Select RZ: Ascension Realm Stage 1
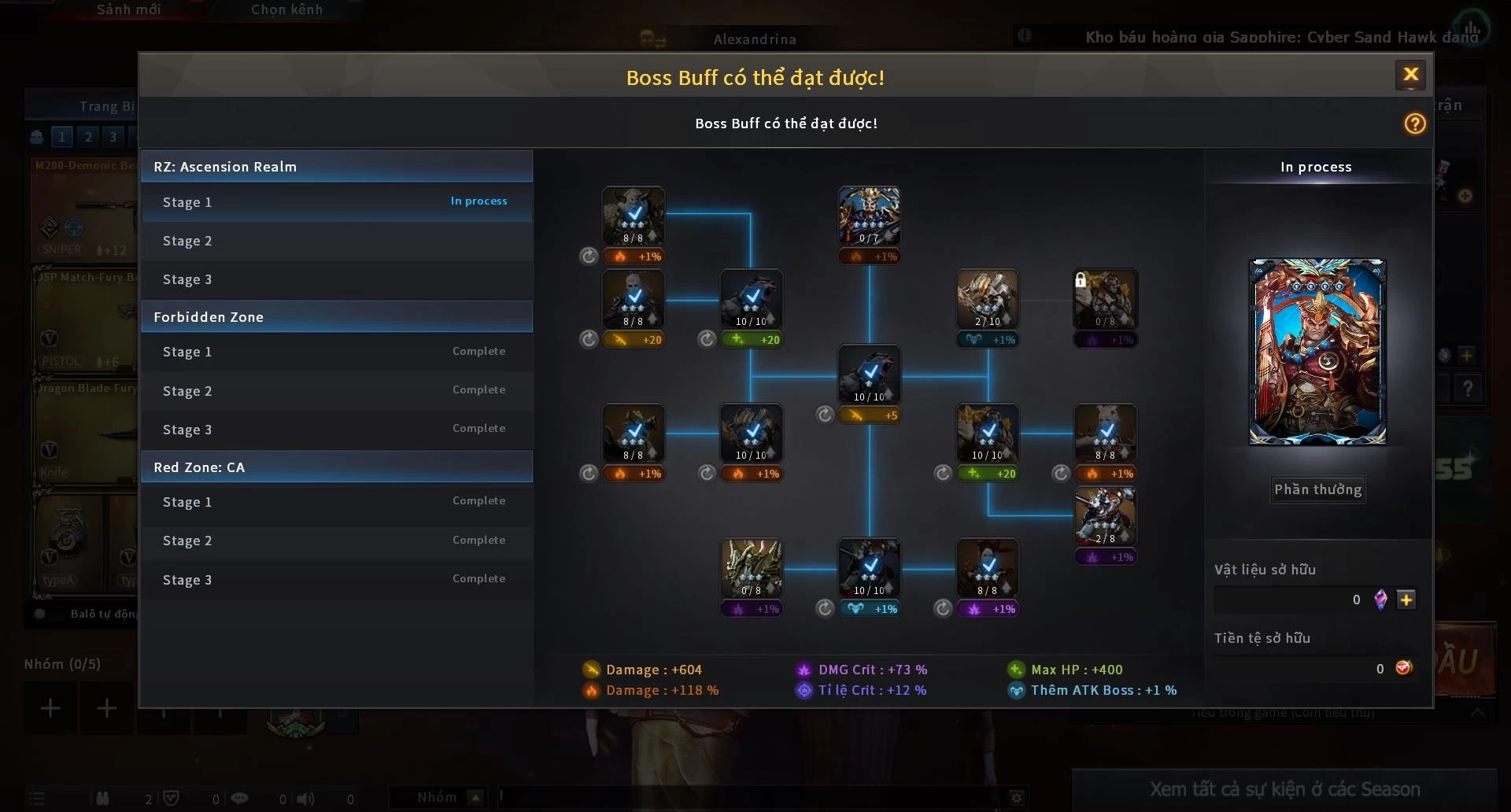This screenshot has width=1511, height=812. point(336,202)
